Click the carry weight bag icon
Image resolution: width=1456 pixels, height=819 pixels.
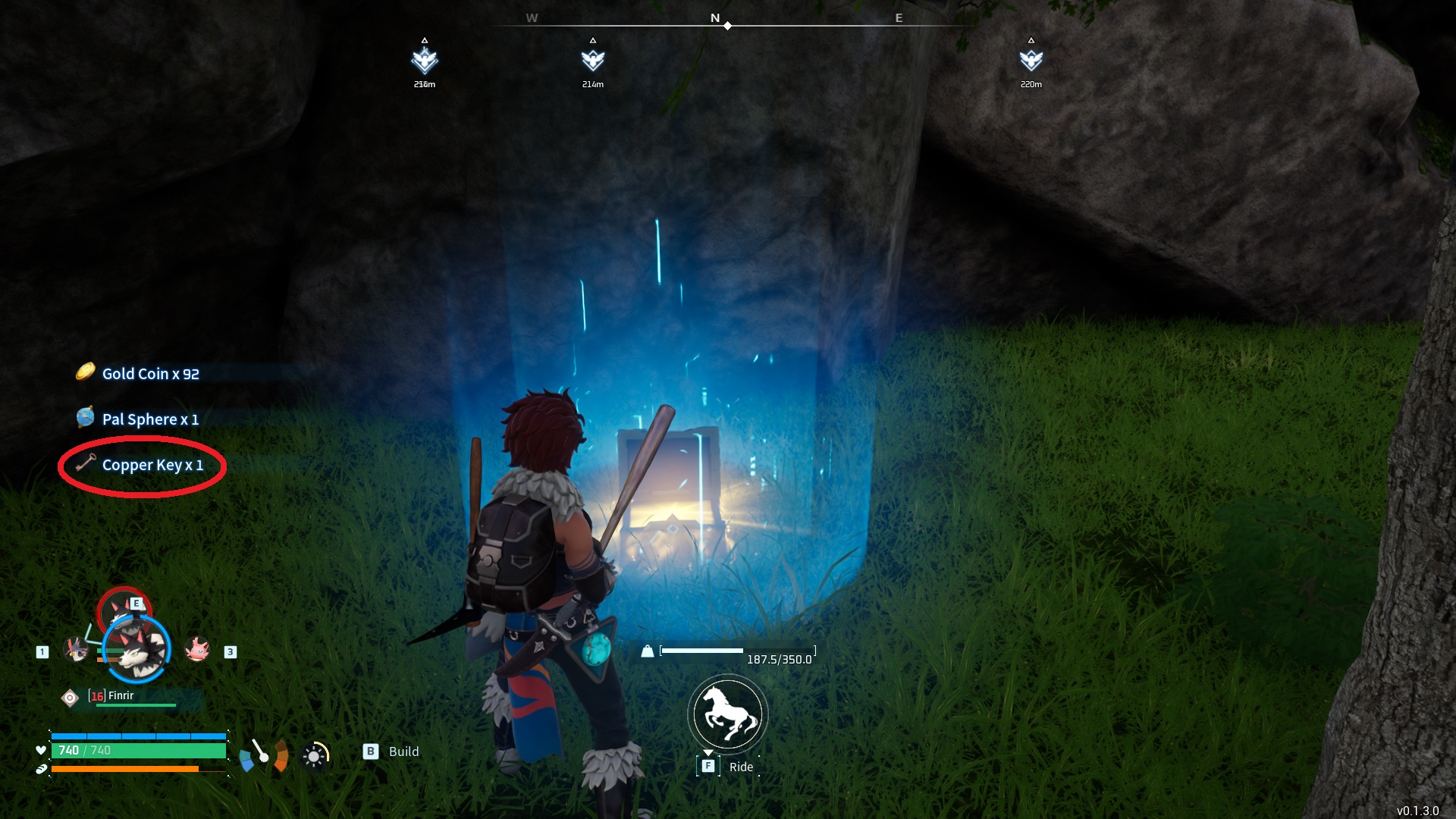point(648,651)
